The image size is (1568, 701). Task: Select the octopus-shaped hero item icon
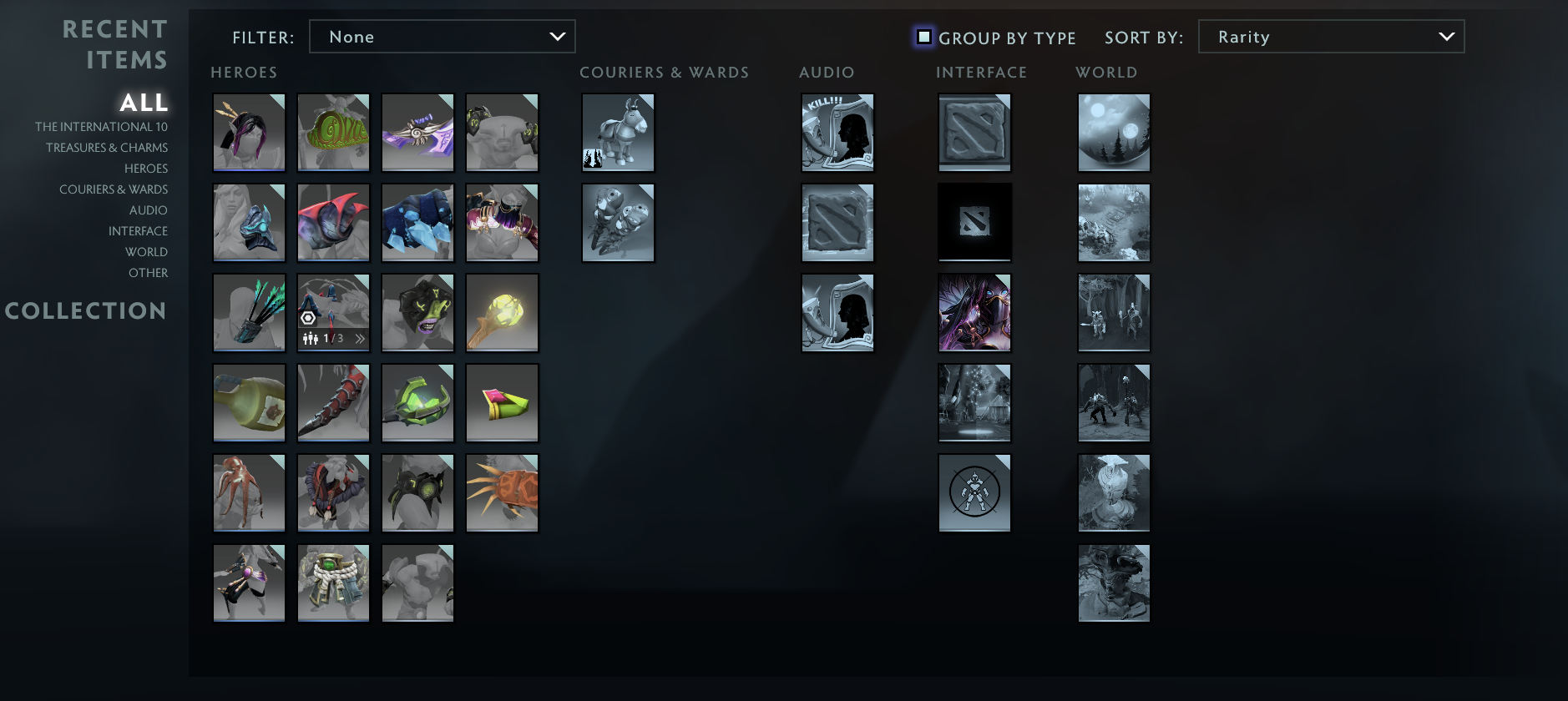(x=248, y=492)
